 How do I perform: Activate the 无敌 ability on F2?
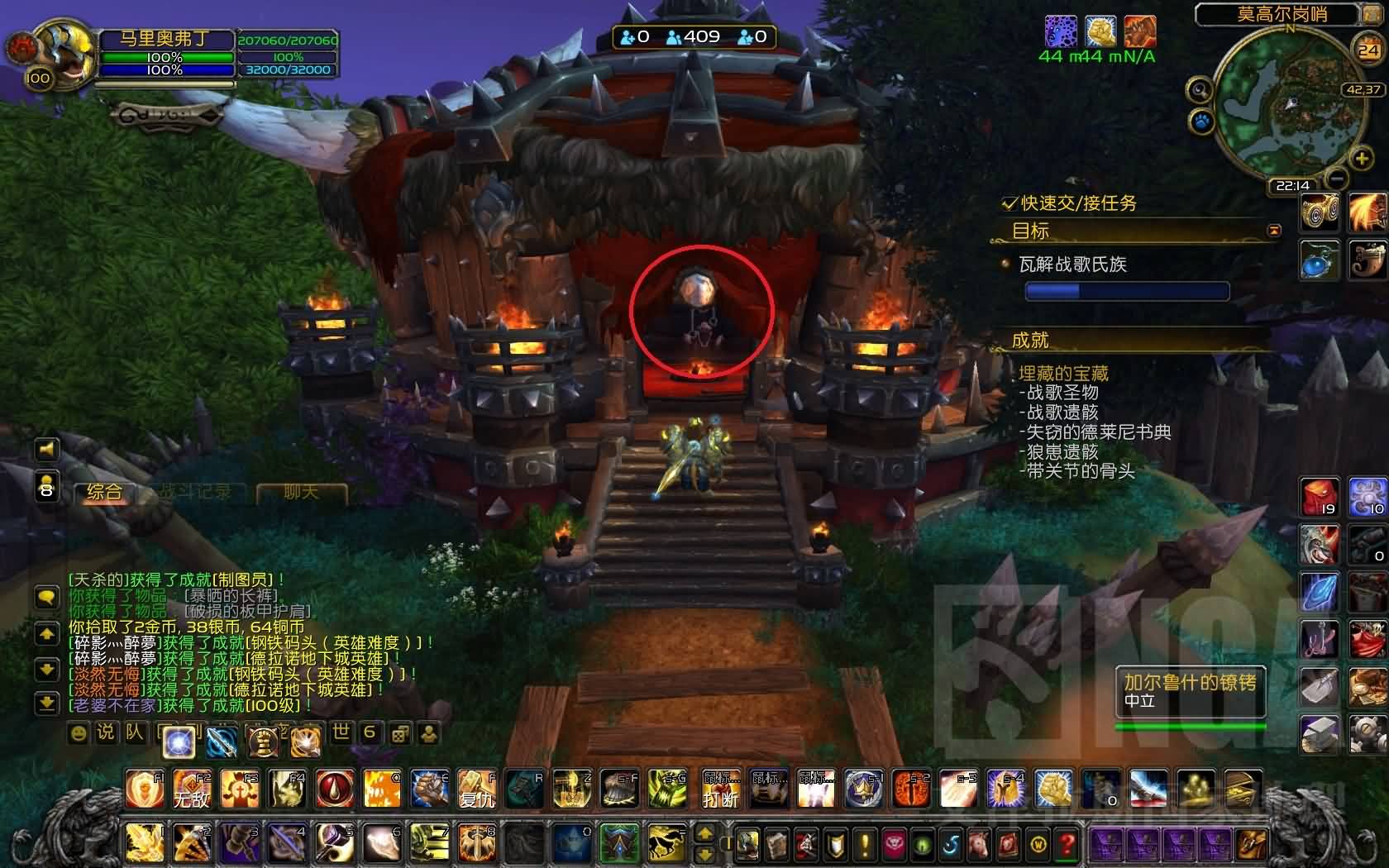point(192,789)
